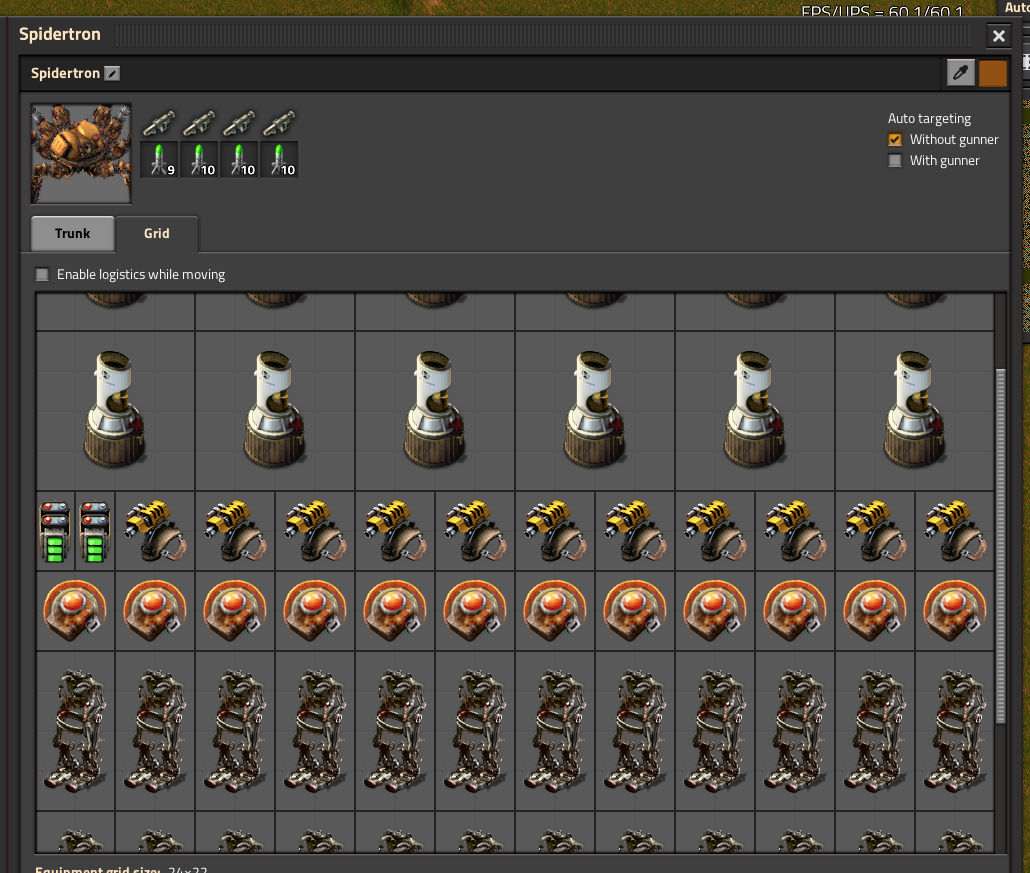Click the Spidertron portrait preview
The width and height of the screenshot is (1030, 873).
click(x=81, y=151)
